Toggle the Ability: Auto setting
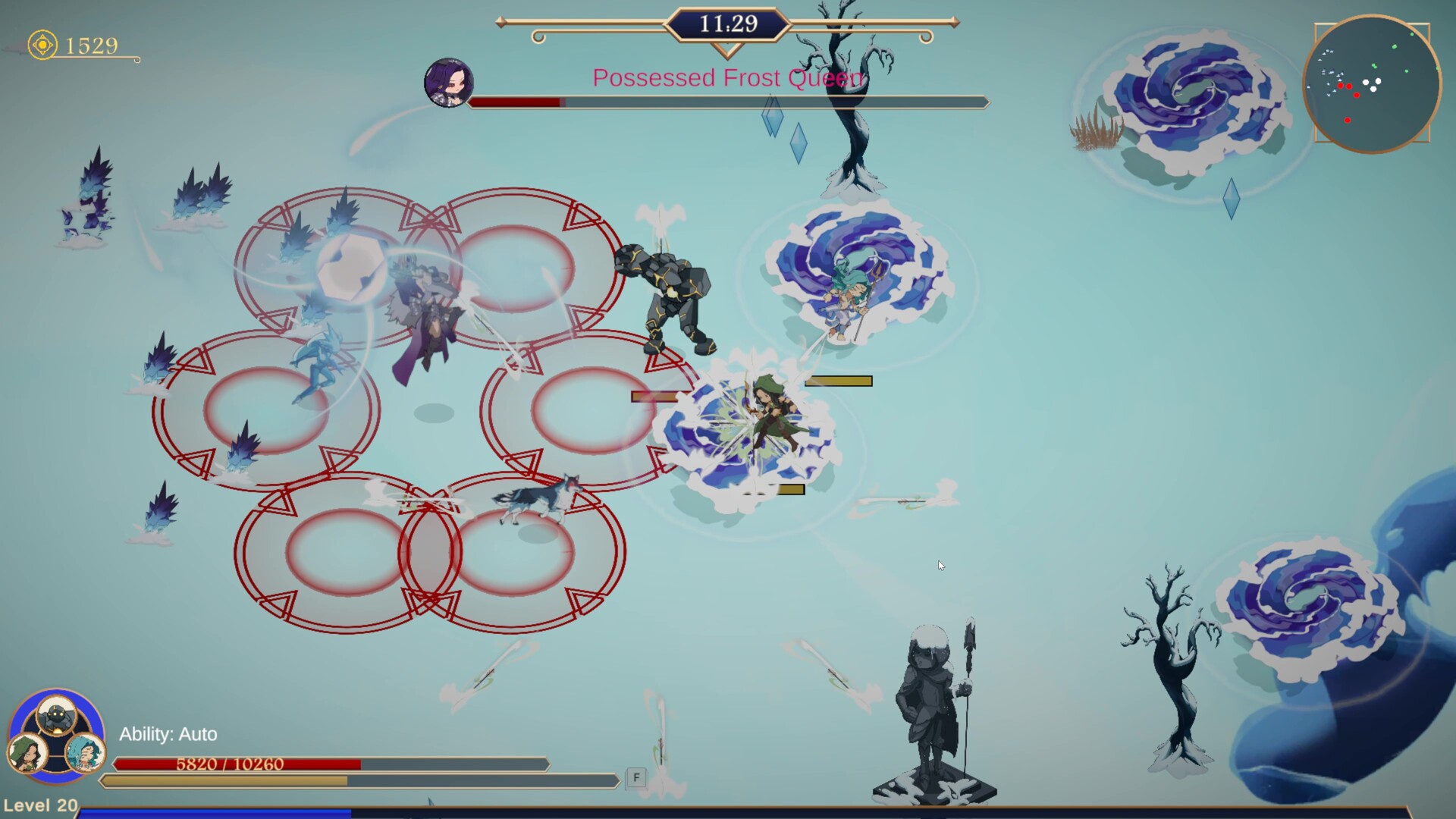 (168, 734)
